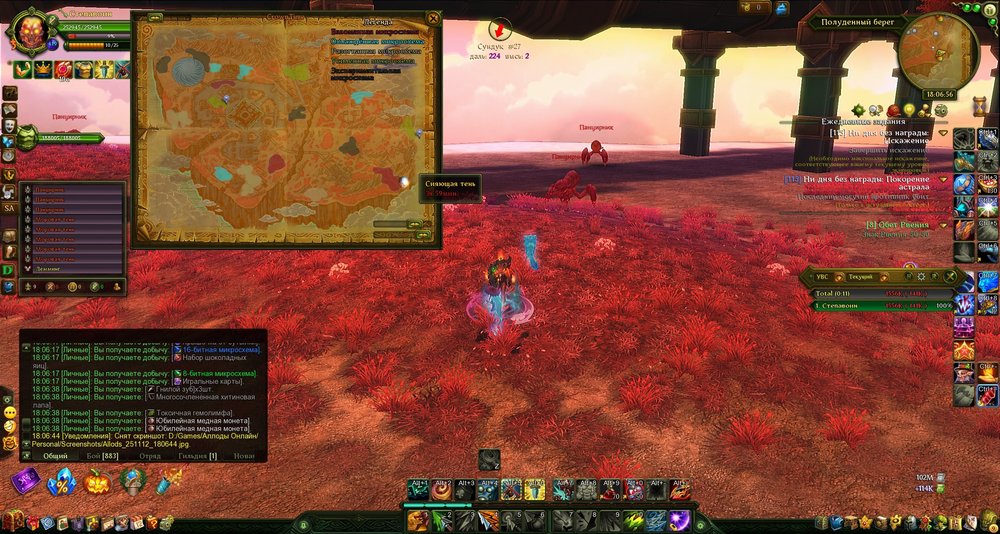Open the purple ticket shop icon
This screenshot has width=1000, height=534.
(x=25, y=482)
